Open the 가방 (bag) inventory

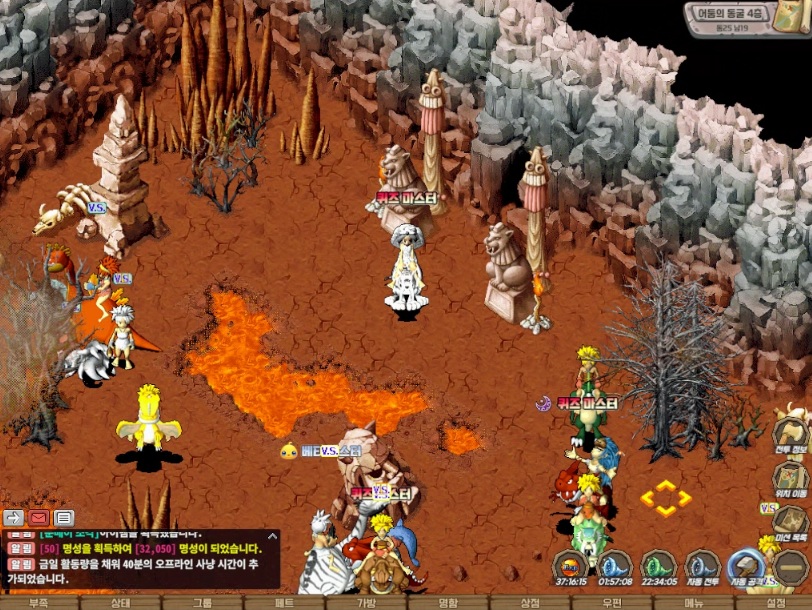pos(366,603)
